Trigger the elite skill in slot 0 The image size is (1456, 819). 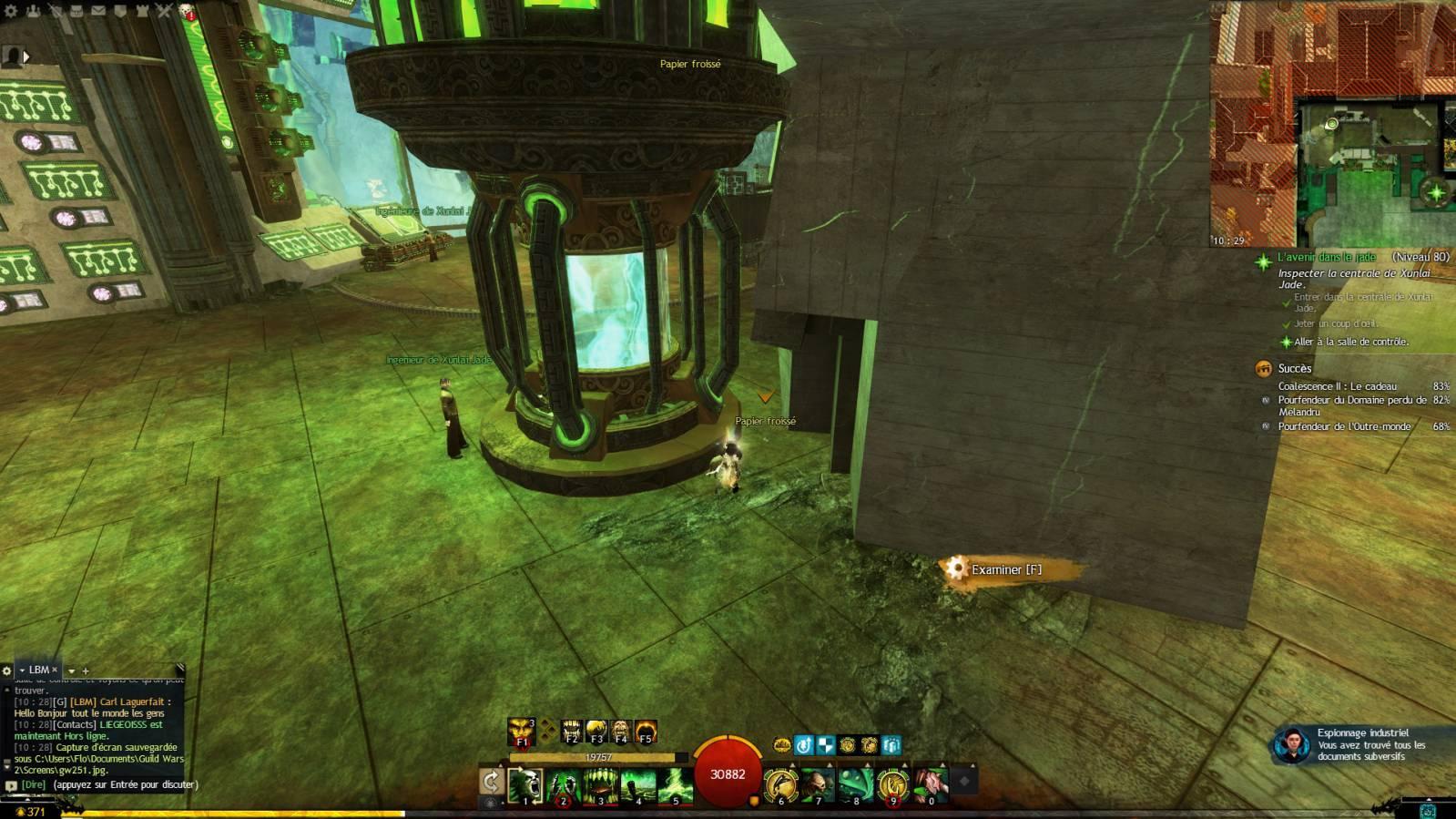tap(930, 784)
